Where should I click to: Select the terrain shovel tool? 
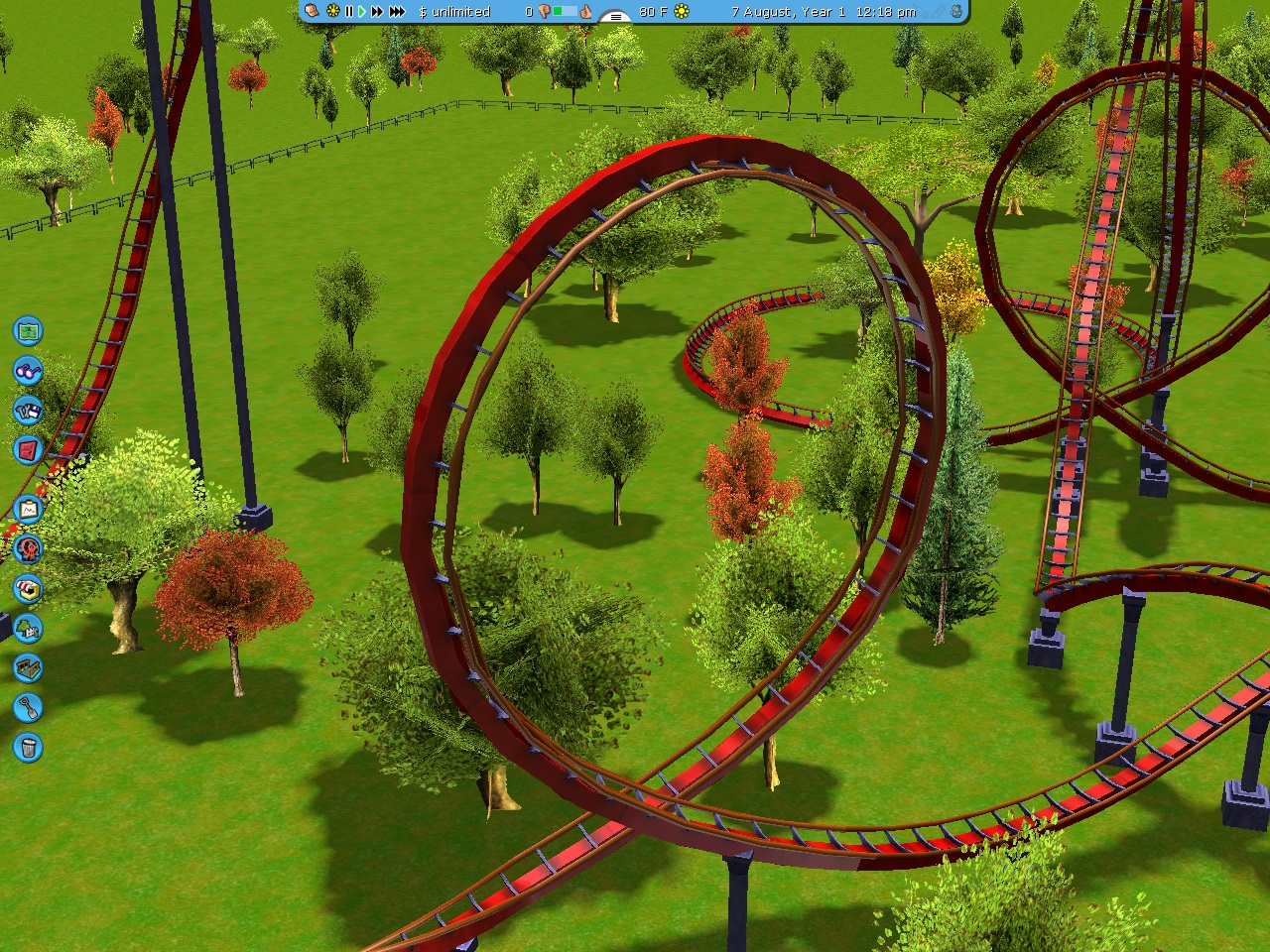pyautogui.click(x=28, y=707)
